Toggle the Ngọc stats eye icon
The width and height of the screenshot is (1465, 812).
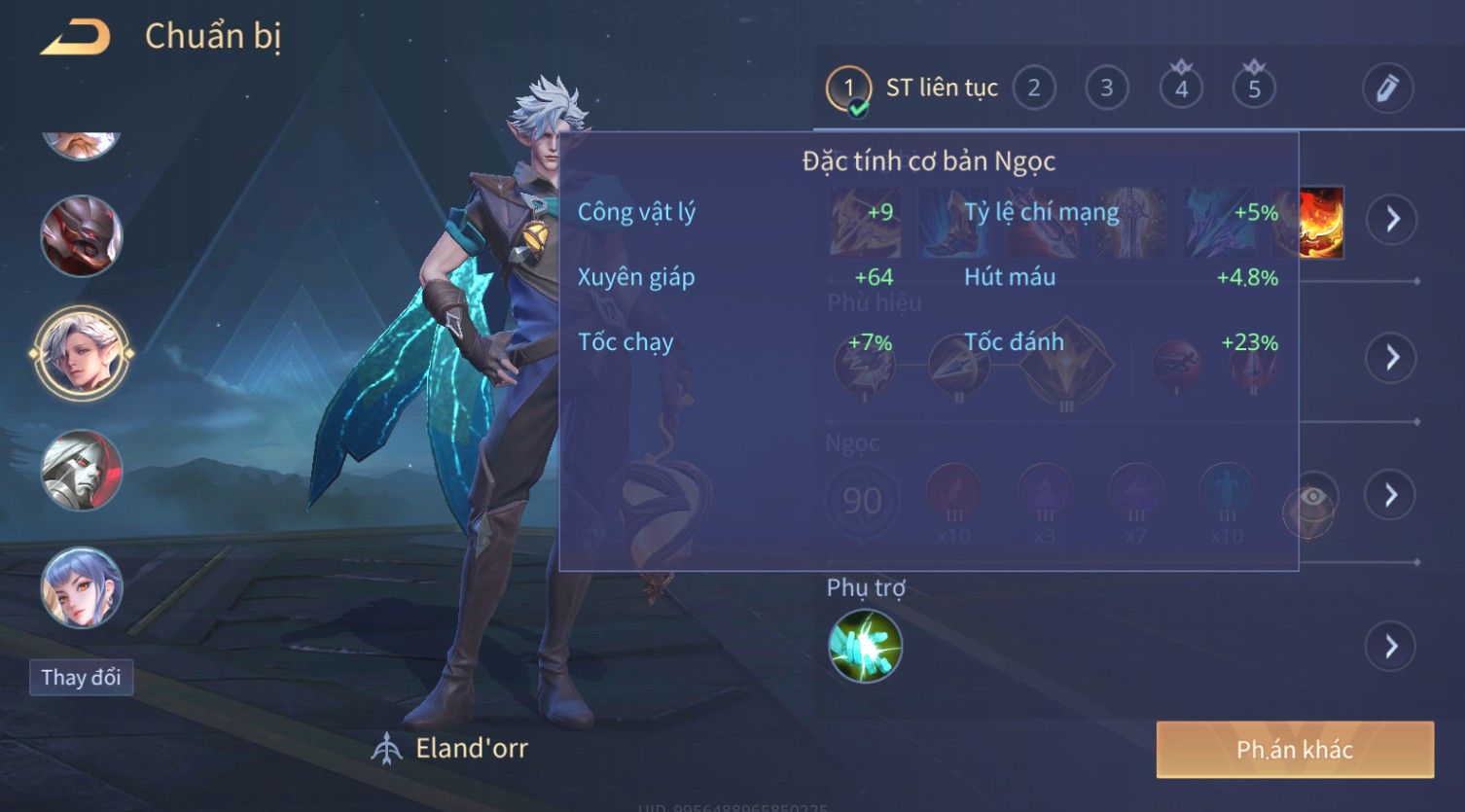click(1311, 500)
